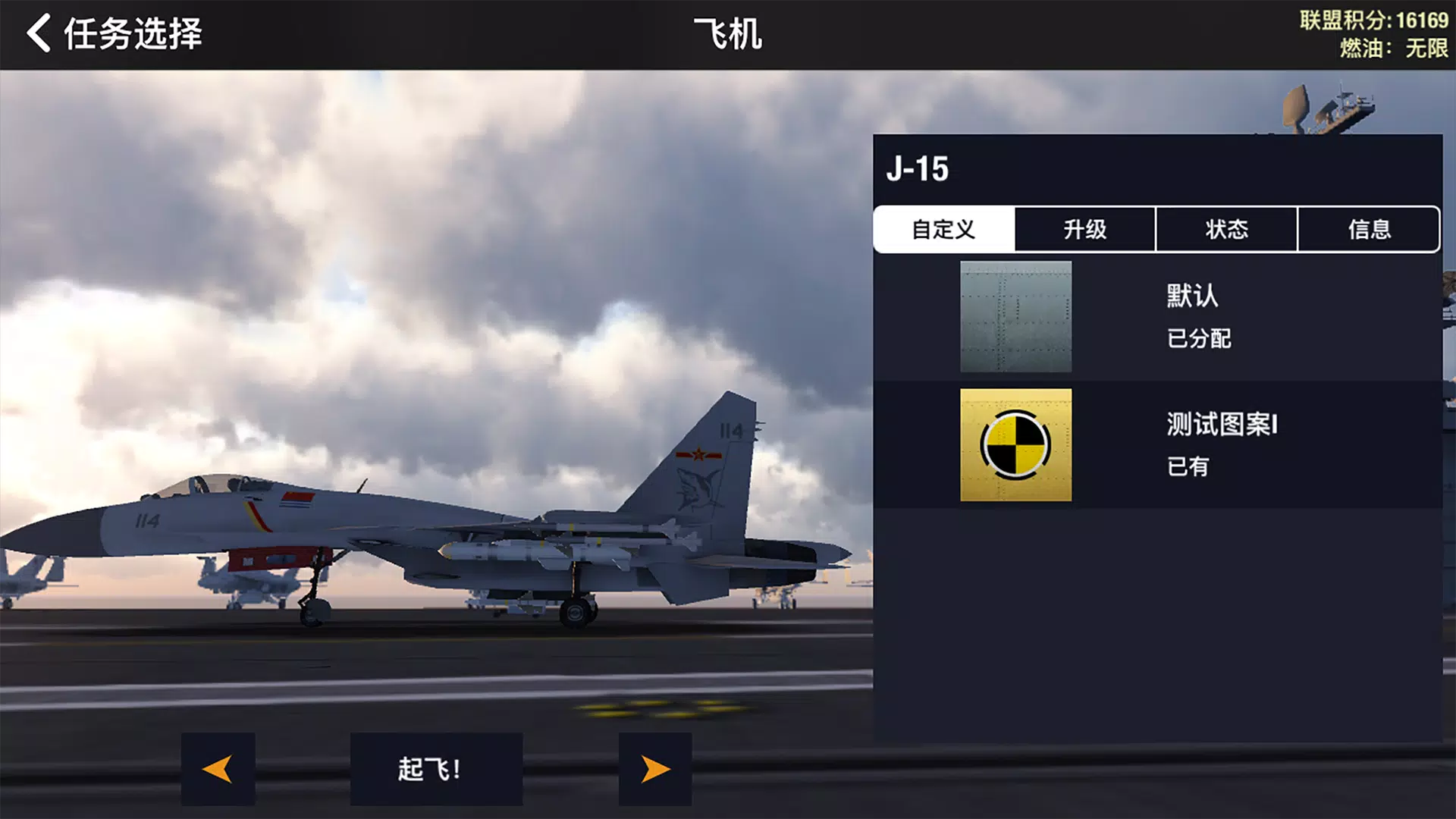This screenshot has height=819, width=1456.
Task: Expand the 升级 upgrade section
Action: pos(1085,229)
